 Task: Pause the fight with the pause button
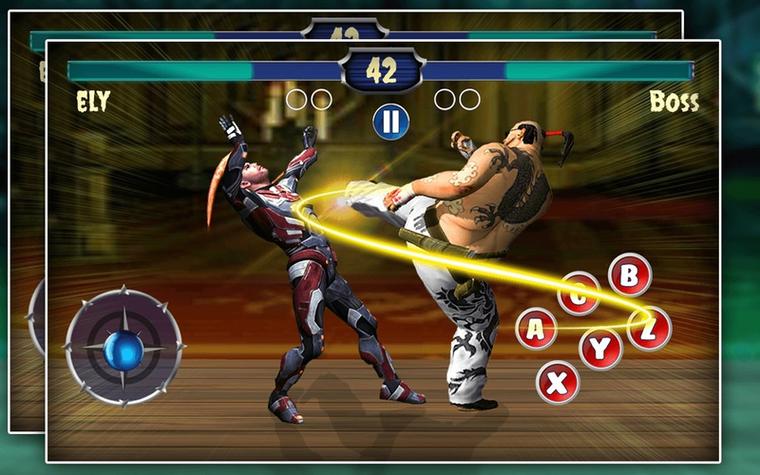click(x=391, y=122)
